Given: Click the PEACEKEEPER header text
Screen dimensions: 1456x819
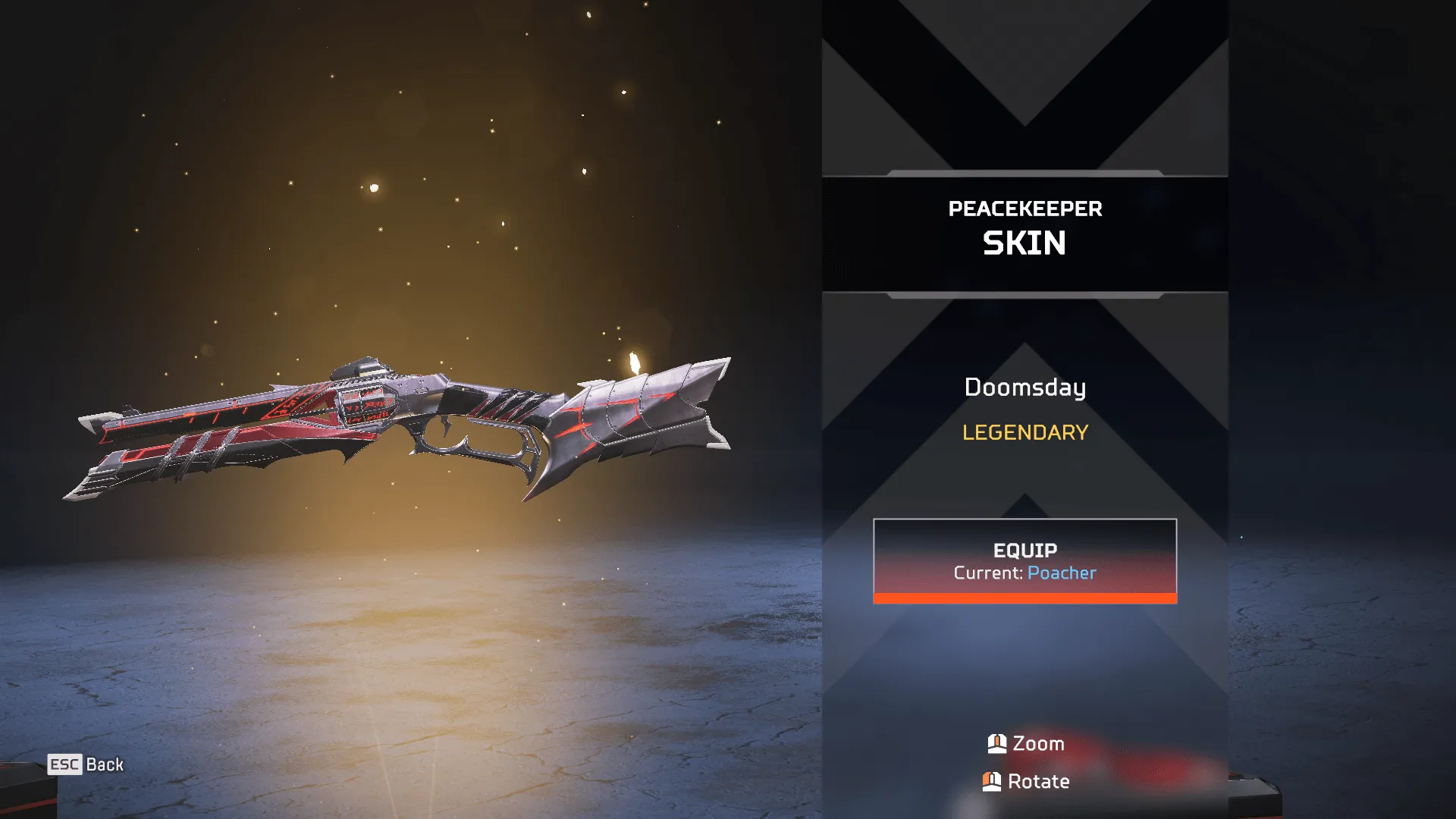Looking at the screenshot, I should pyautogui.click(x=1025, y=209).
